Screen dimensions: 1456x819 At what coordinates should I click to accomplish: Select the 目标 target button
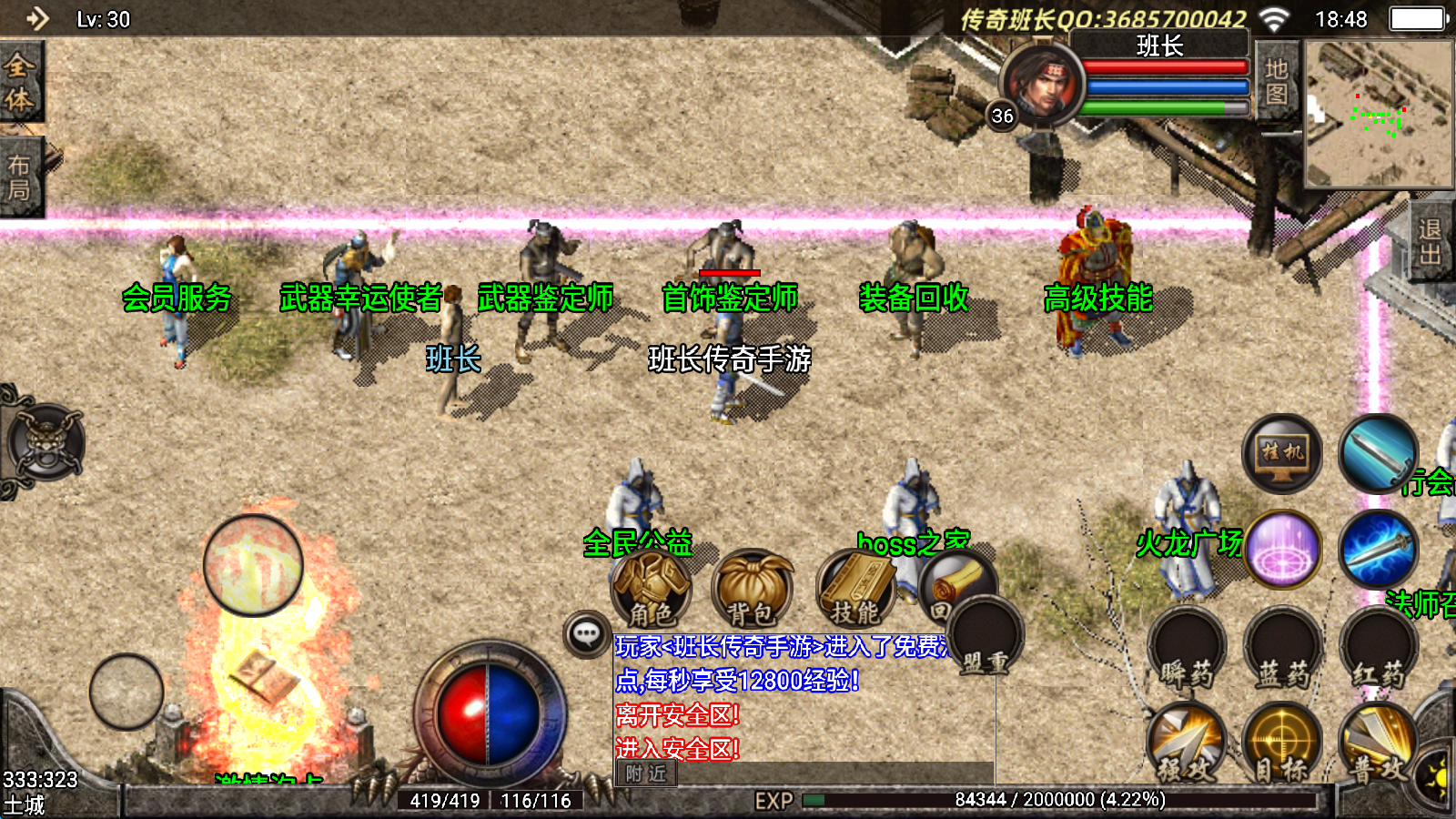tap(1283, 743)
